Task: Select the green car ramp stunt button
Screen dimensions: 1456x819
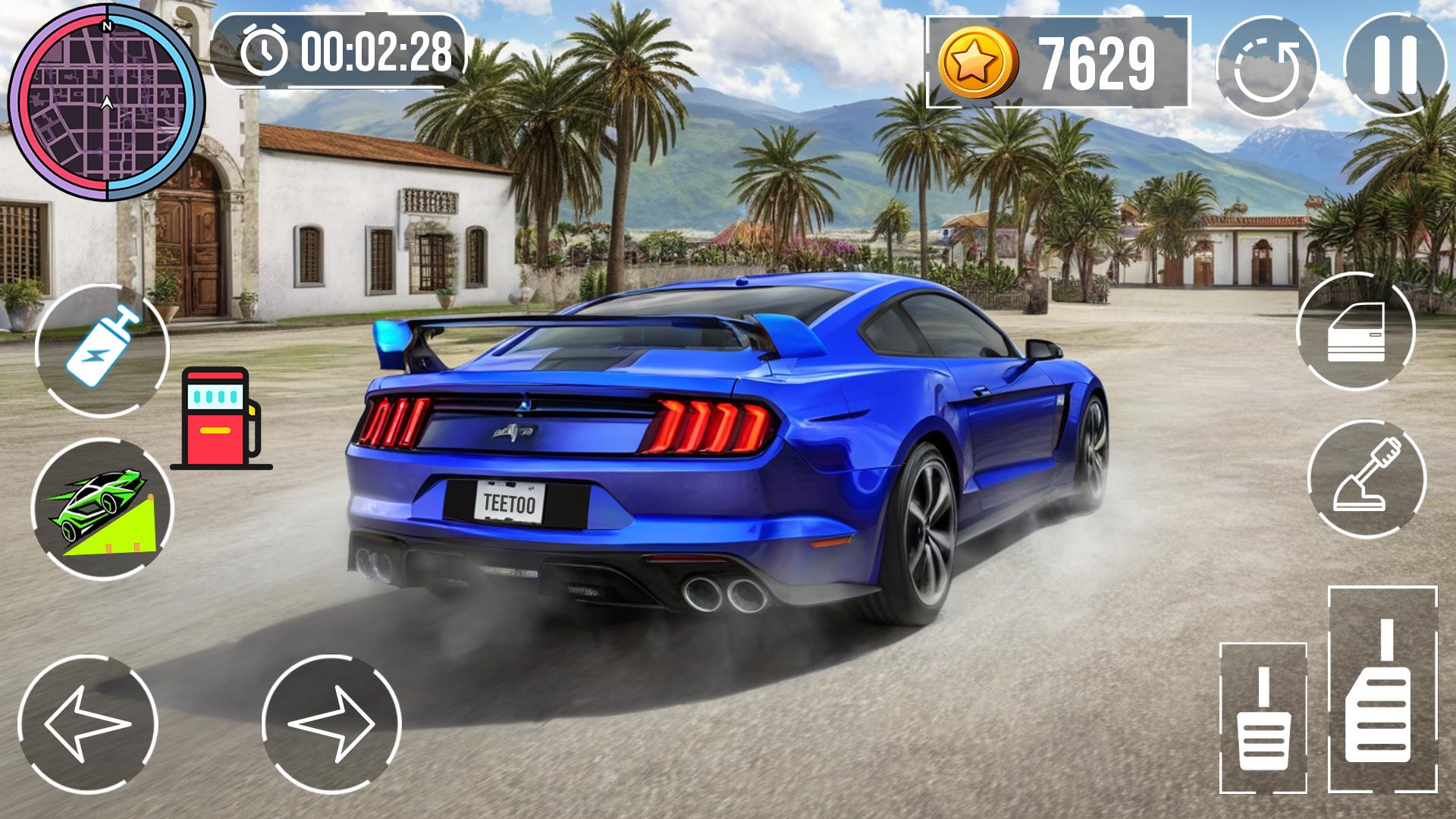Action: (x=102, y=509)
